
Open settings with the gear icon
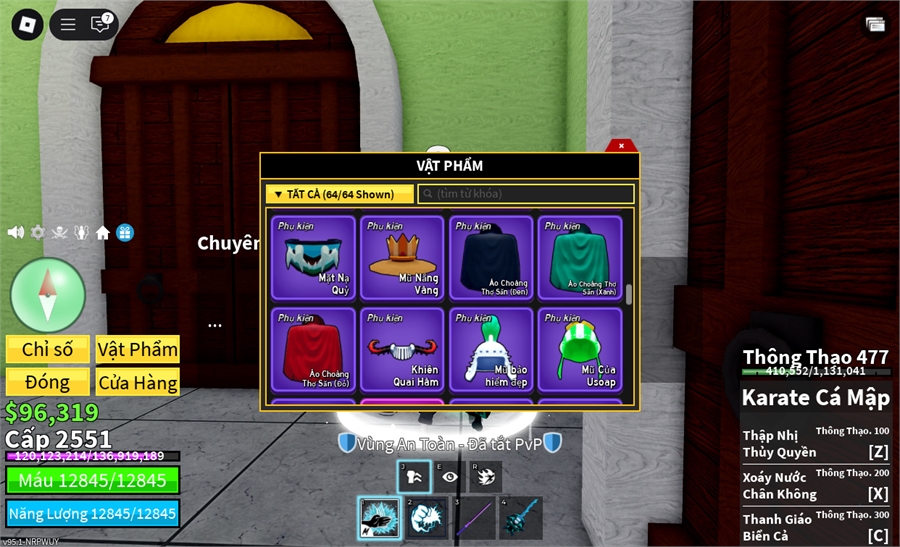click(38, 232)
